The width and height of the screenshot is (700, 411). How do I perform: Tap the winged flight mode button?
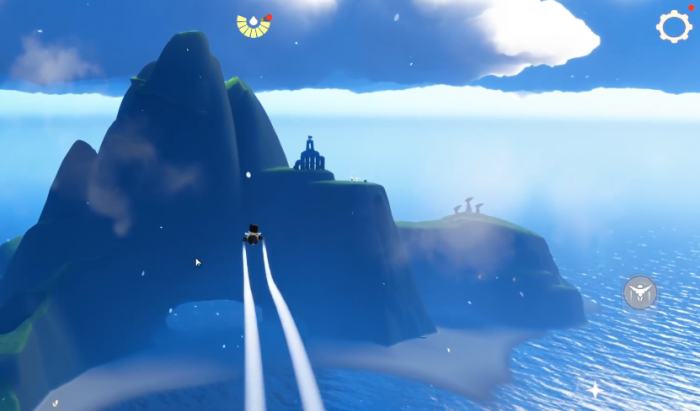coord(639,292)
